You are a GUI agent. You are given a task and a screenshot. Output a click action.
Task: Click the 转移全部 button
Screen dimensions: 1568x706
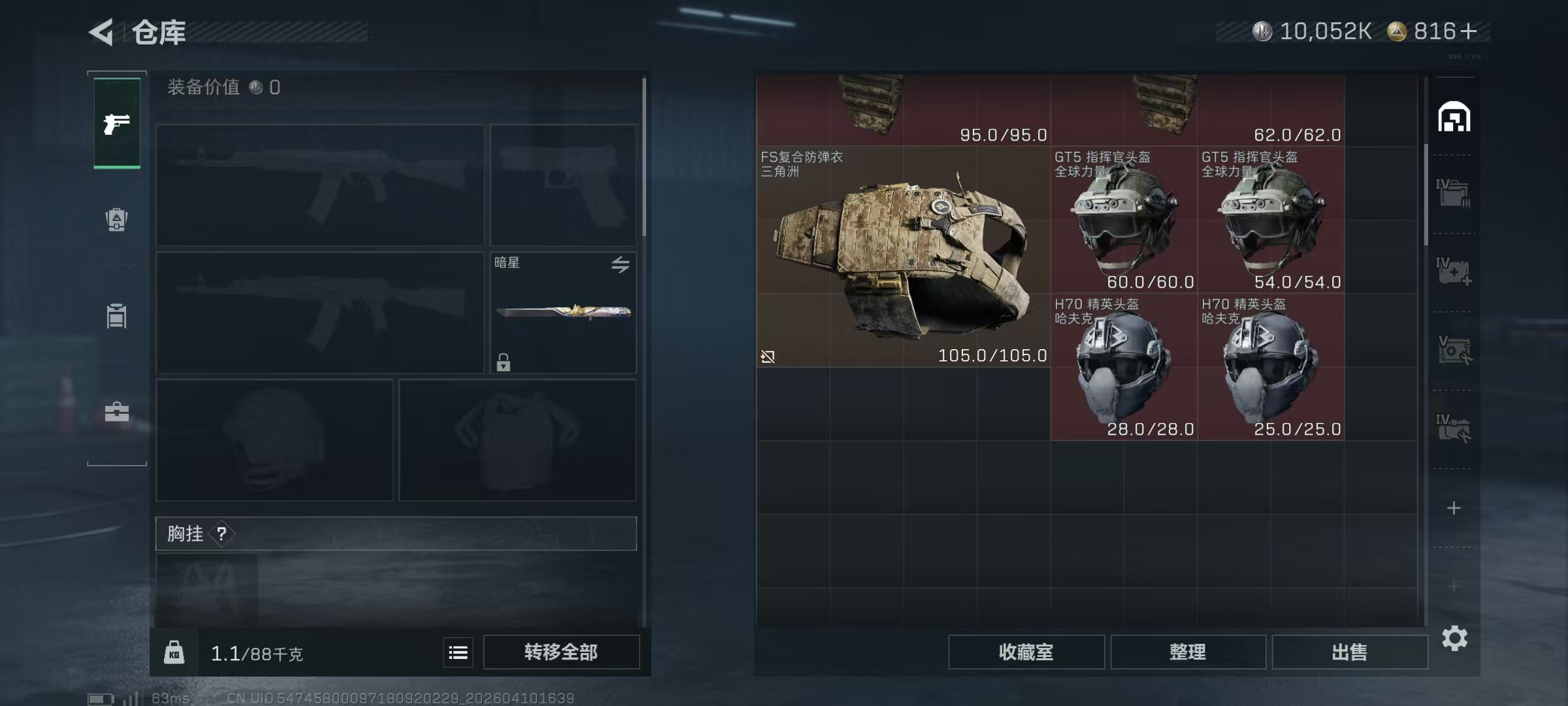[x=561, y=652]
